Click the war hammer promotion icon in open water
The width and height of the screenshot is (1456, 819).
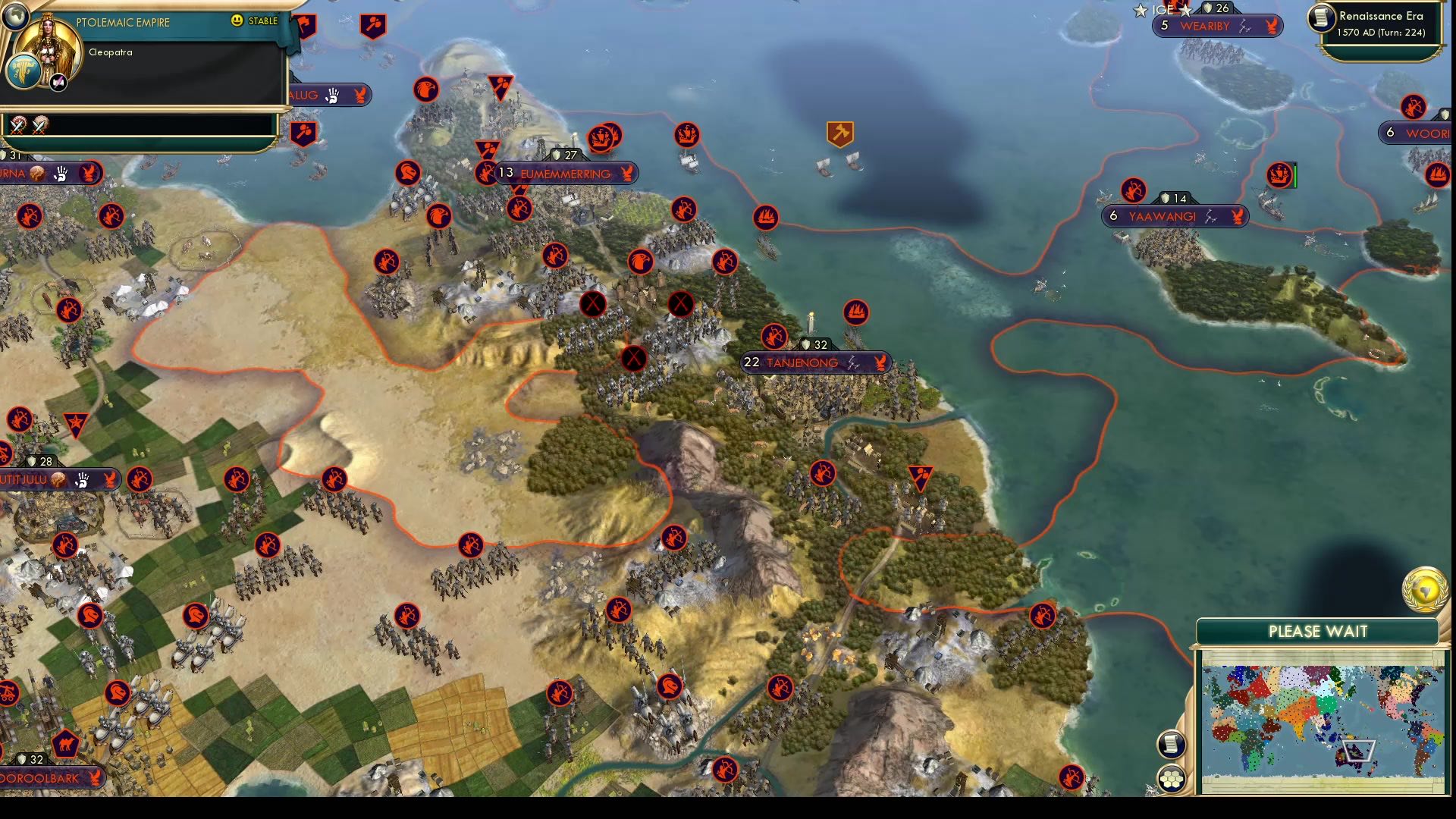[840, 133]
